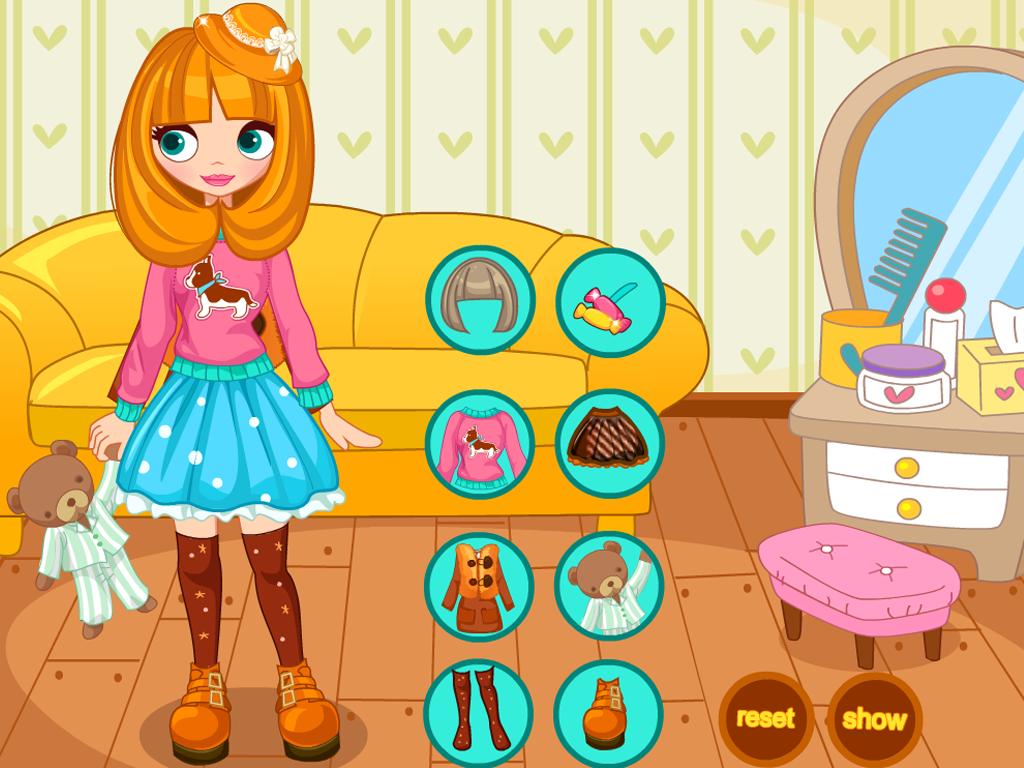Click the show button

pos(874,718)
